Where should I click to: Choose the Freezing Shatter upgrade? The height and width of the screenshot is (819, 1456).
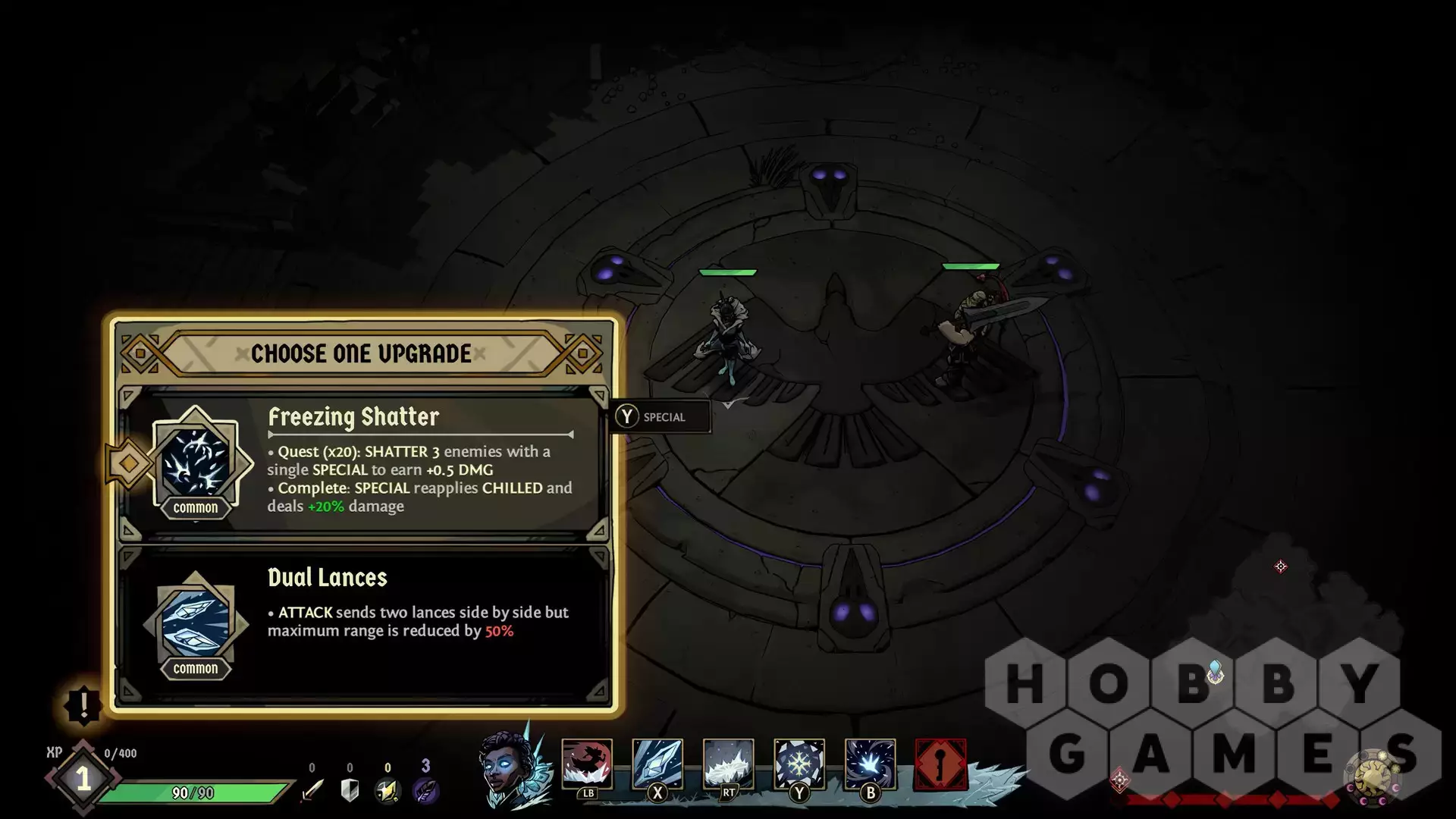click(364, 461)
